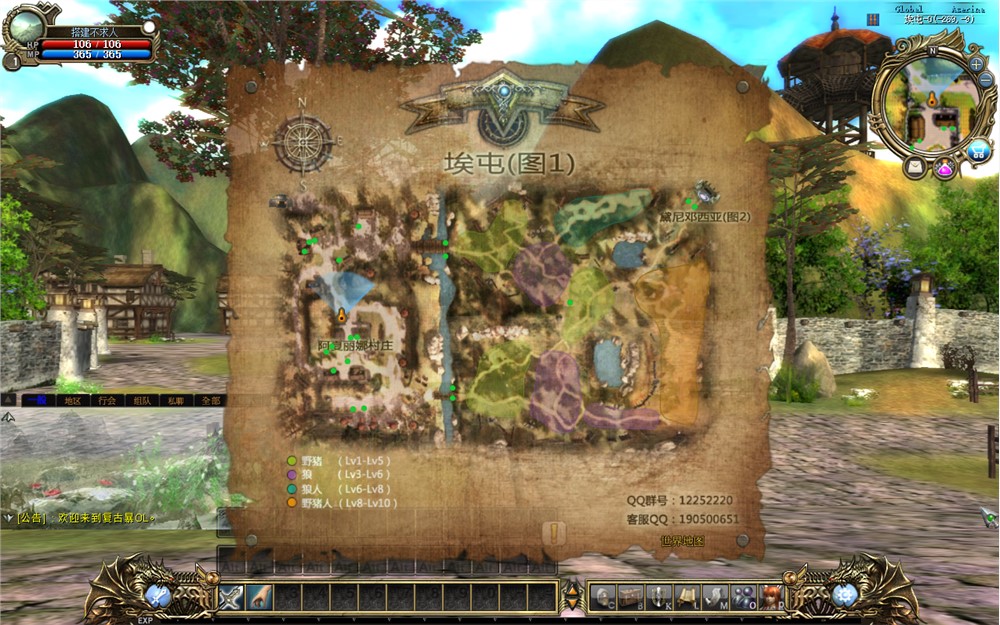Show the 全部 all-messages chat tab
The width and height of the screenshot is (1000, 625).
click(x=210, y=400)
